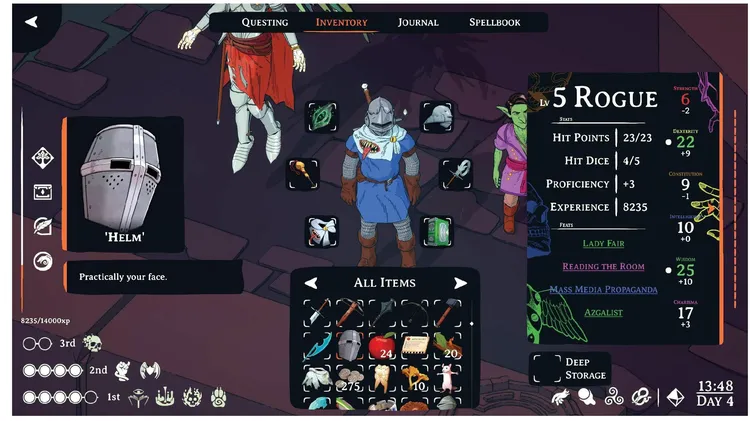
Task: Show previous item category with left arrow
Action: 311,283
